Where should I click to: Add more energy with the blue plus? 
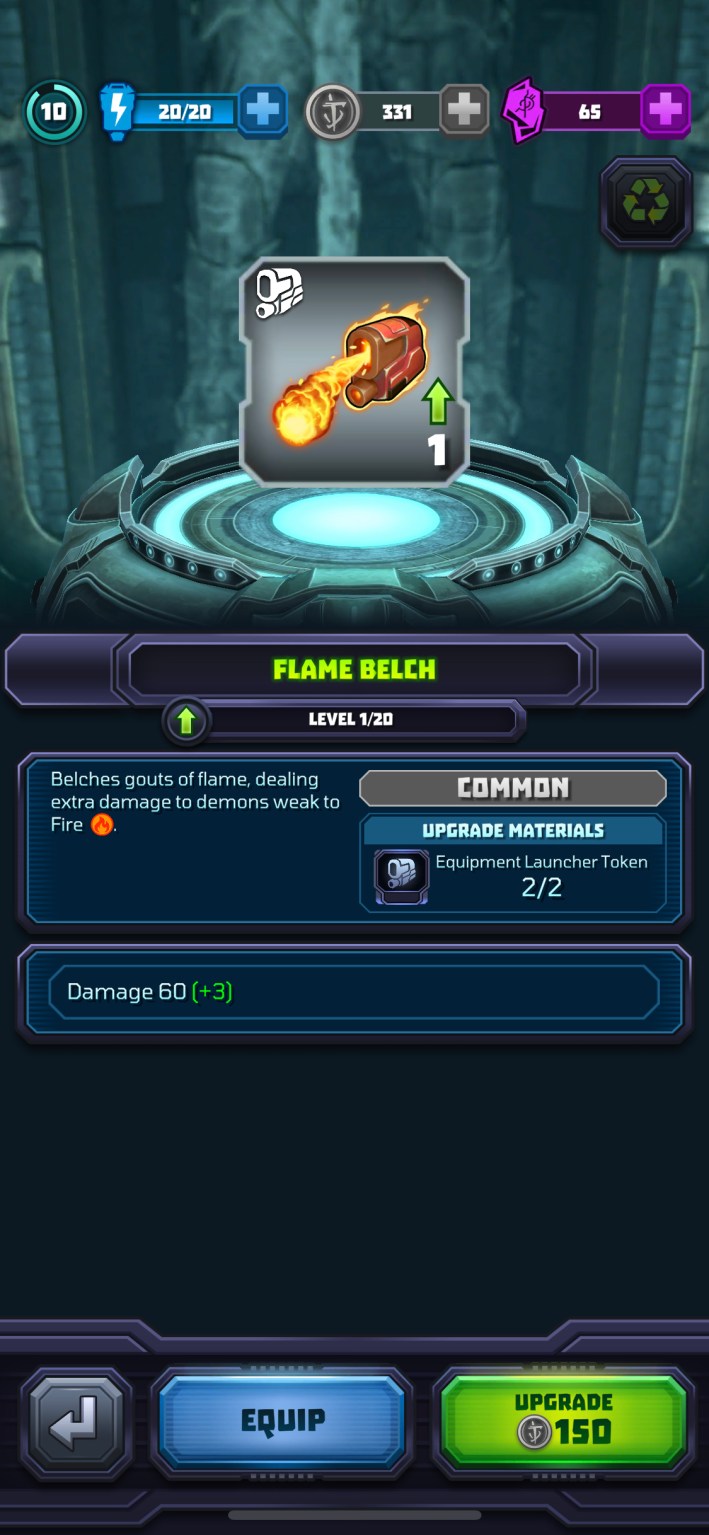[263, 111]
